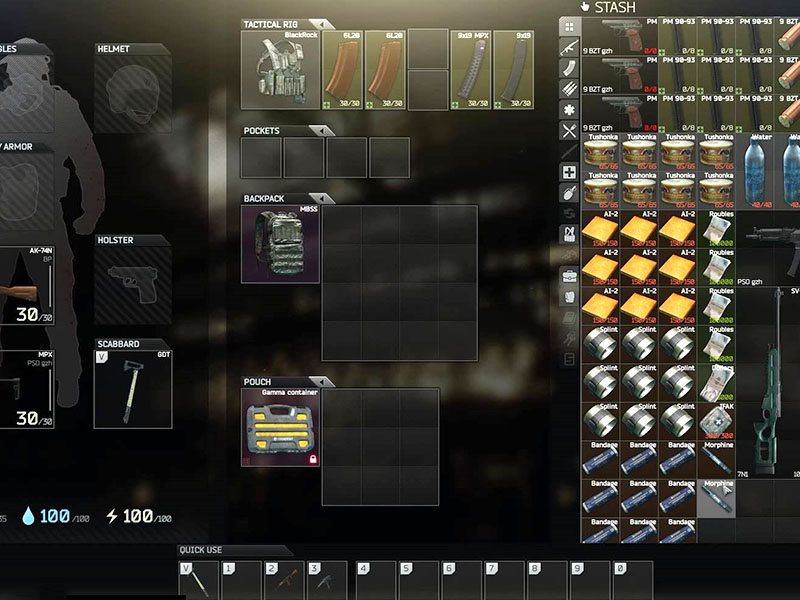Open the briefcase containers stash tab
This screenshot has height=600, width=800.
coord(569,275)
